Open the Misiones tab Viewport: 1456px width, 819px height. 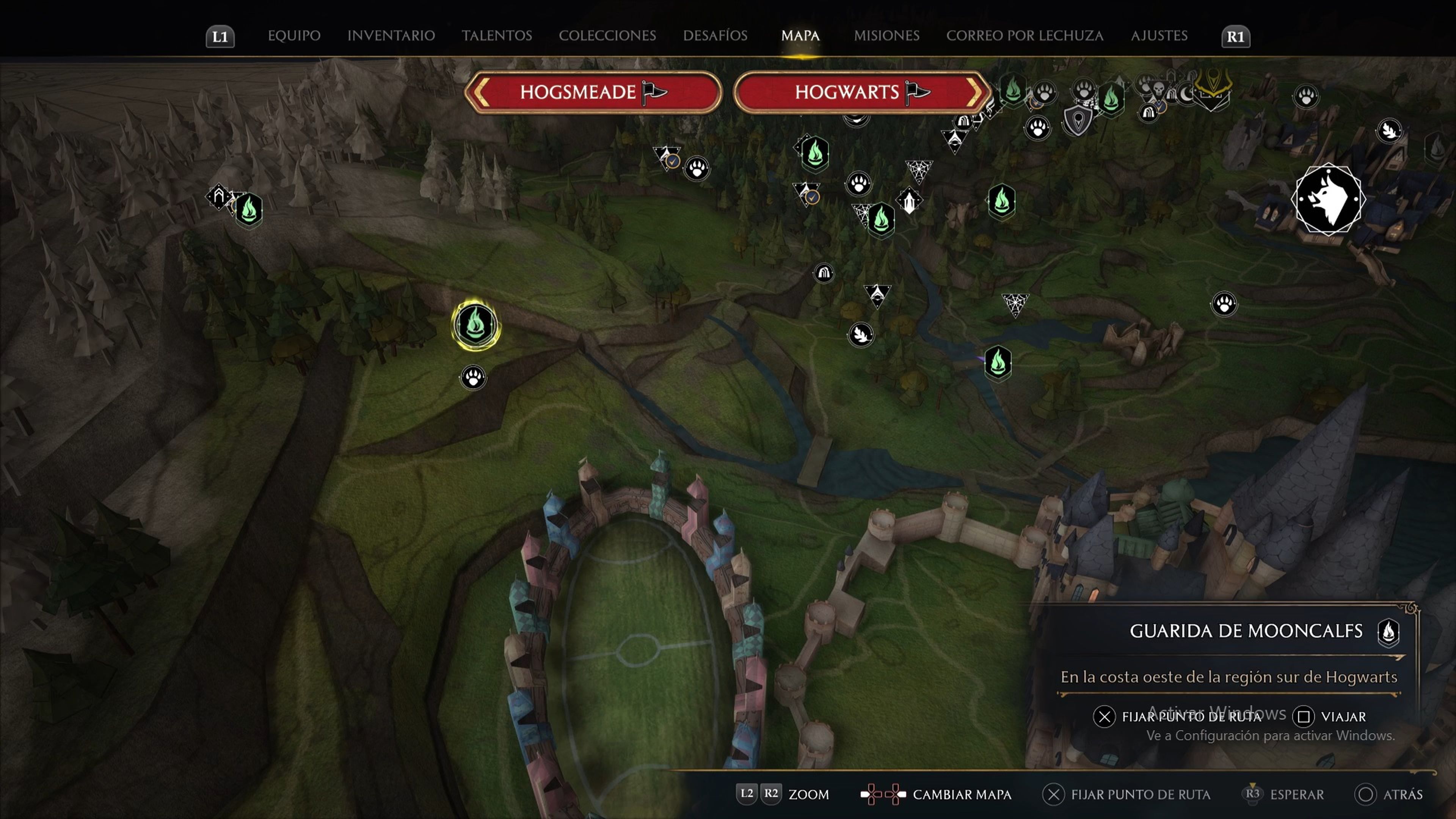pyautogui.click(x=886, y=36)
